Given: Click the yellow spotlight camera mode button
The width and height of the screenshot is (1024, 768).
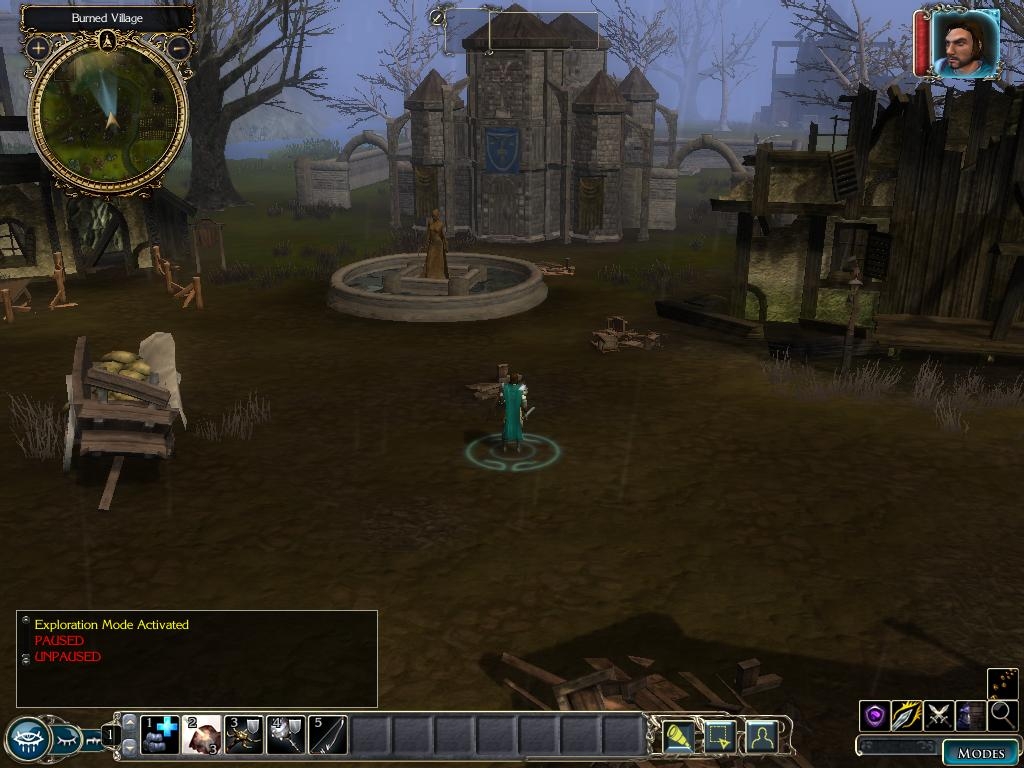Looking at the screenshot, I should pyautogui.click(x=679, y=736).
